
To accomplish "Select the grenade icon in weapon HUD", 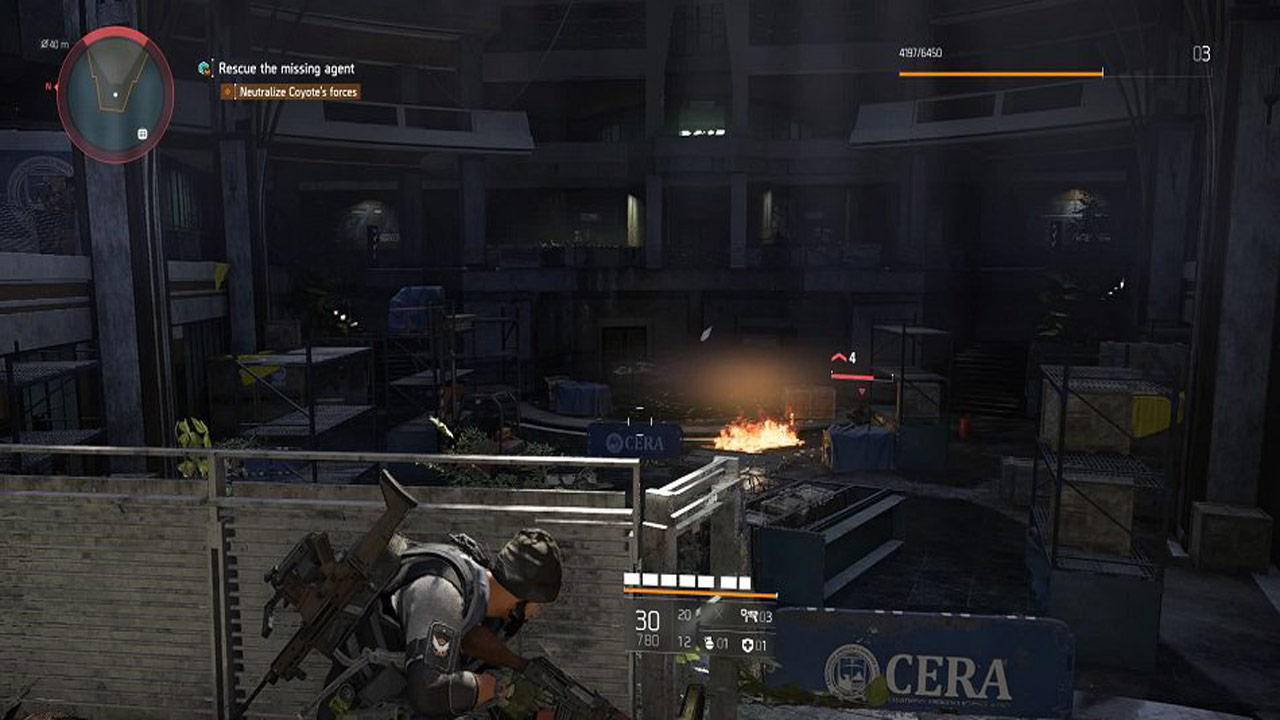I will point(709,643).
